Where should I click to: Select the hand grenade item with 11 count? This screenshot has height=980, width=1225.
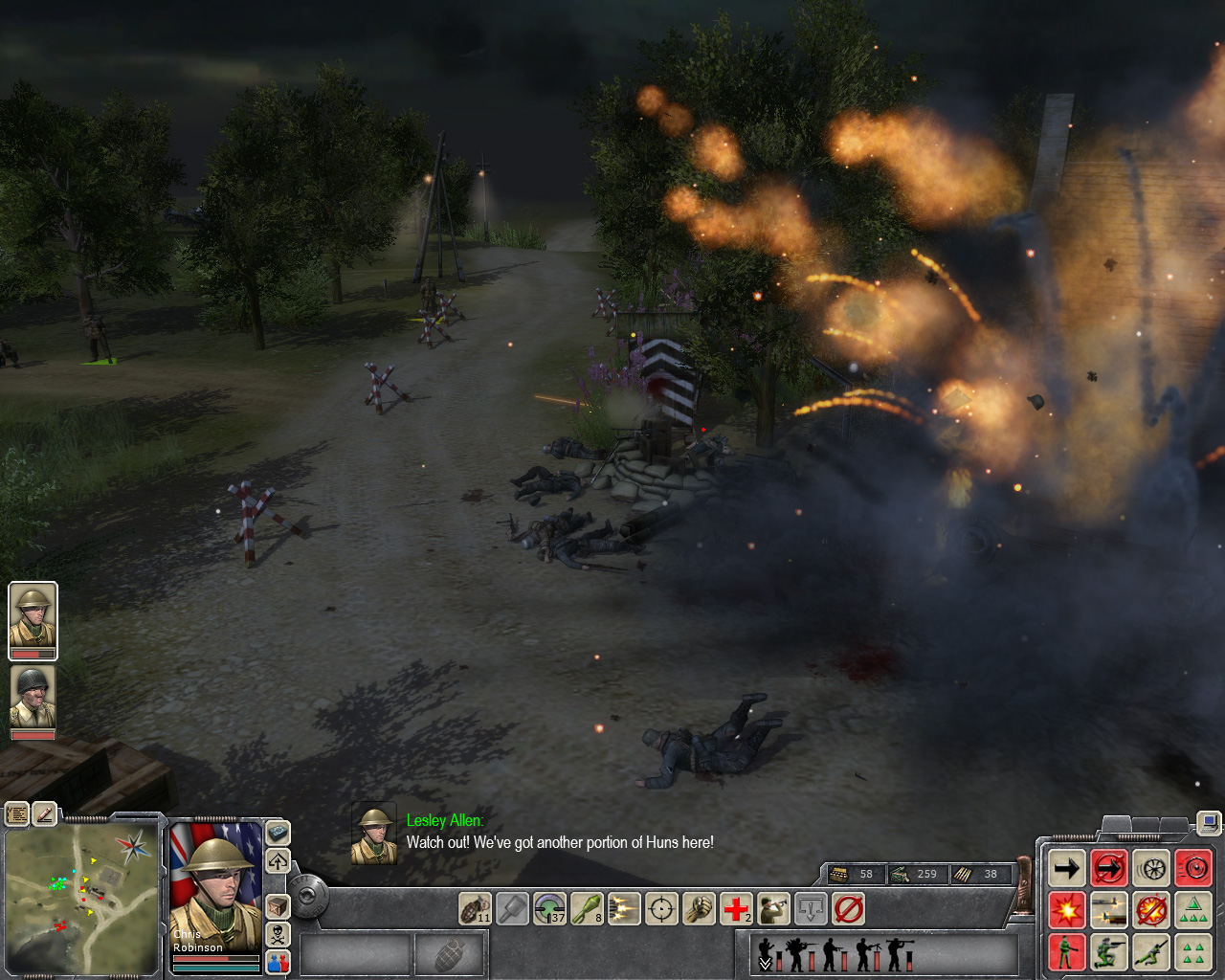[x=475, y=908]
